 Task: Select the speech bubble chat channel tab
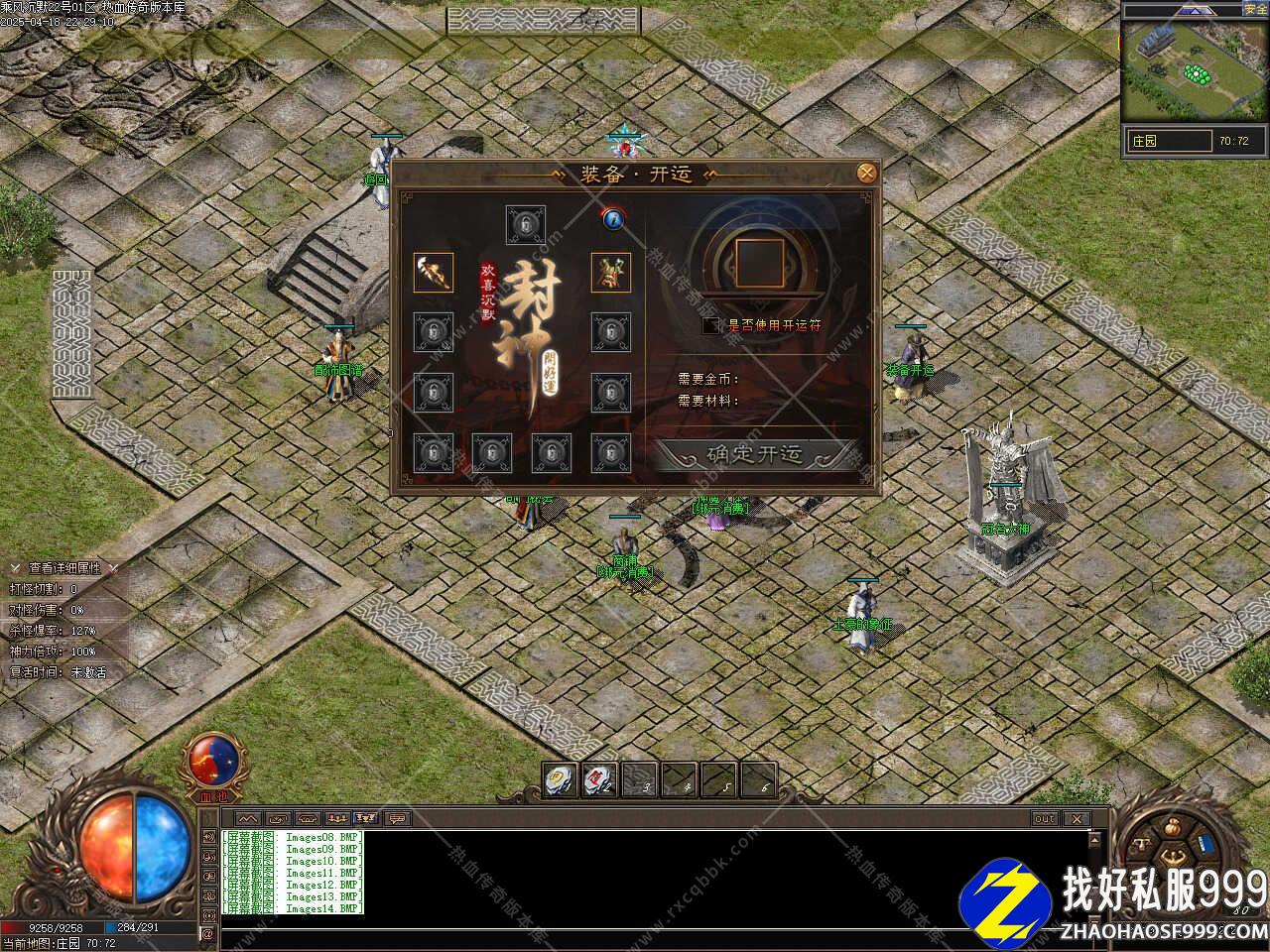397,819
